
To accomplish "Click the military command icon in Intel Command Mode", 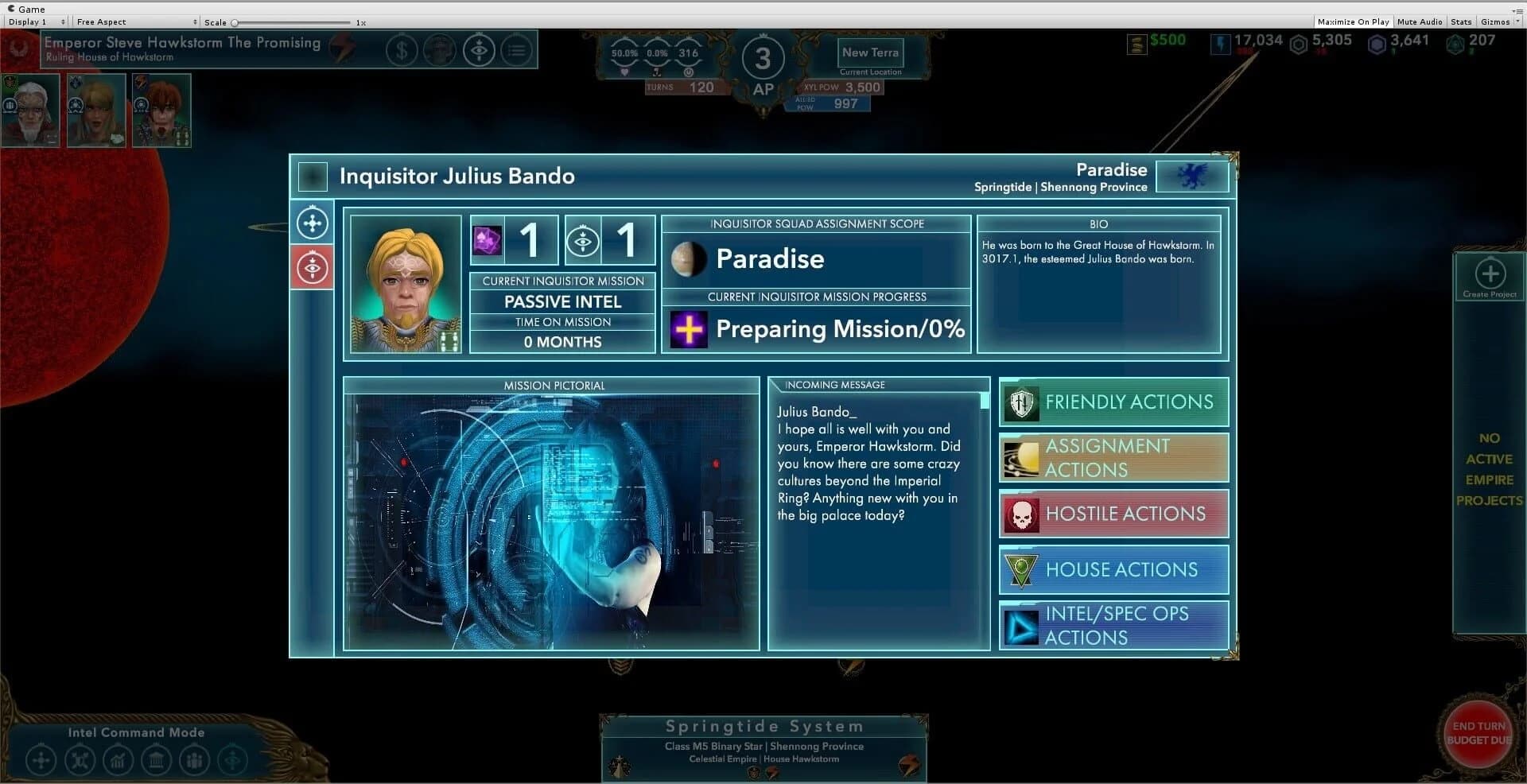I will coord(80,759).
